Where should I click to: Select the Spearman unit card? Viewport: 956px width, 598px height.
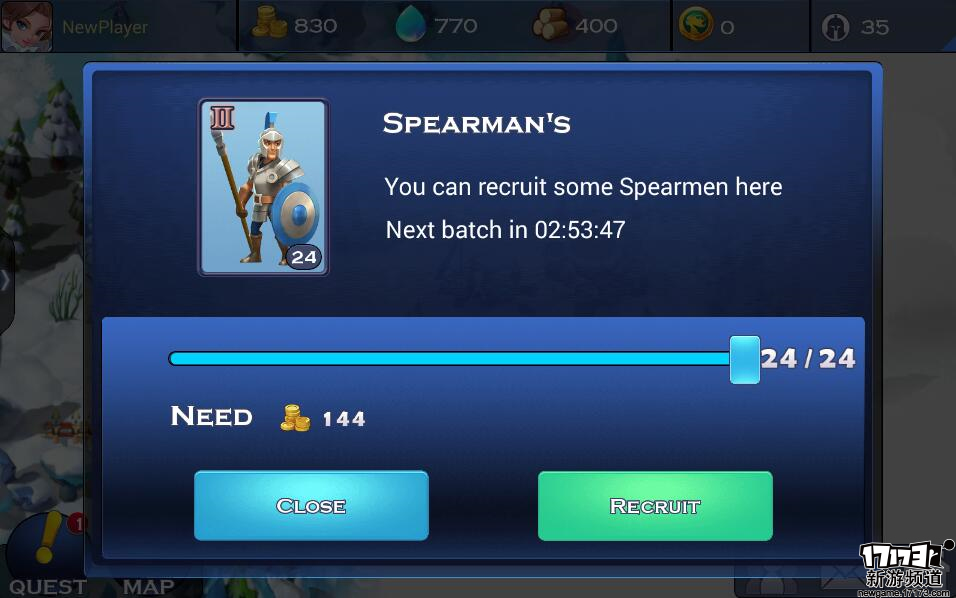point(264,187)
